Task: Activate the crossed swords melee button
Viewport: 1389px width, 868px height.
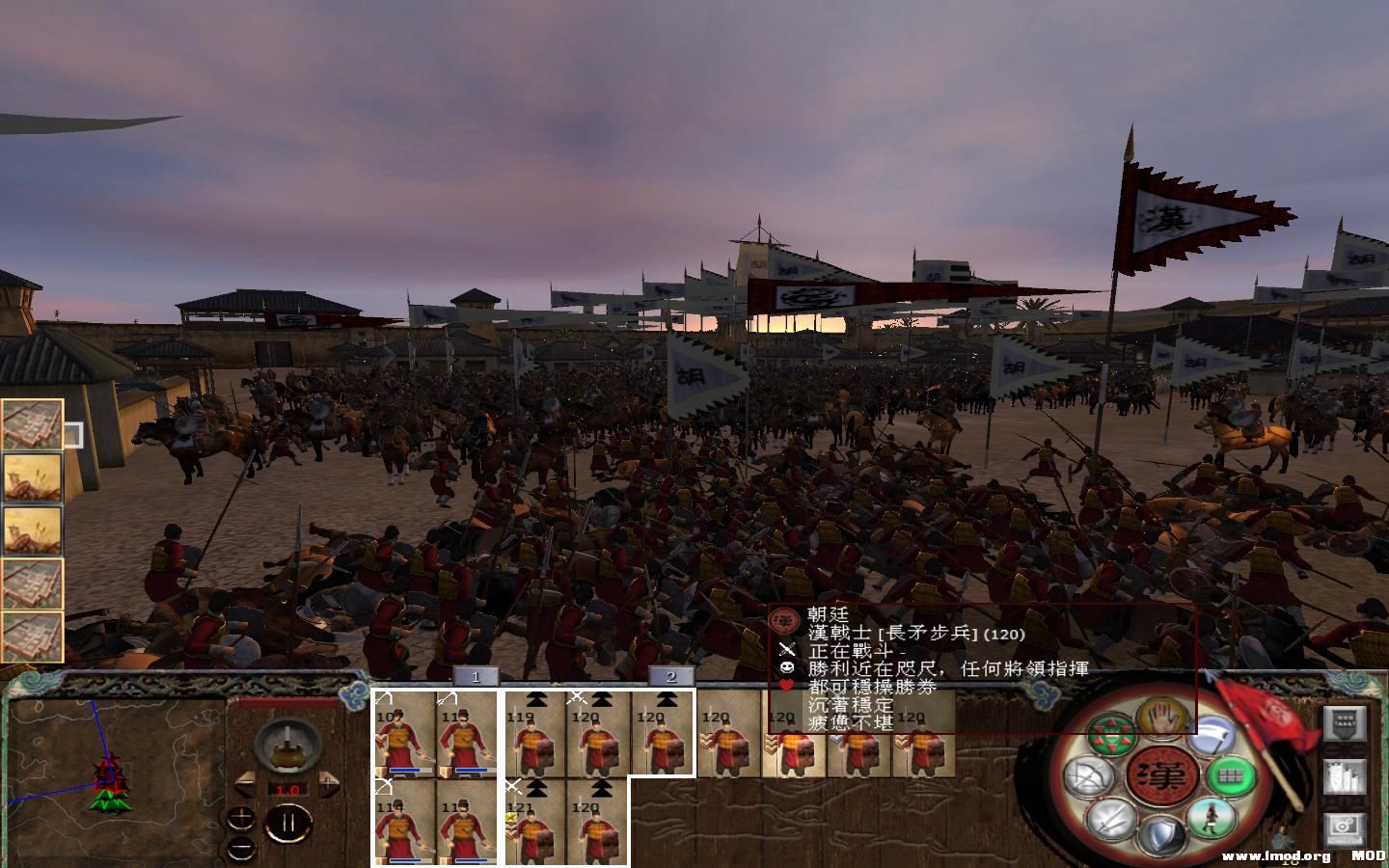Action: (1111, 821)
